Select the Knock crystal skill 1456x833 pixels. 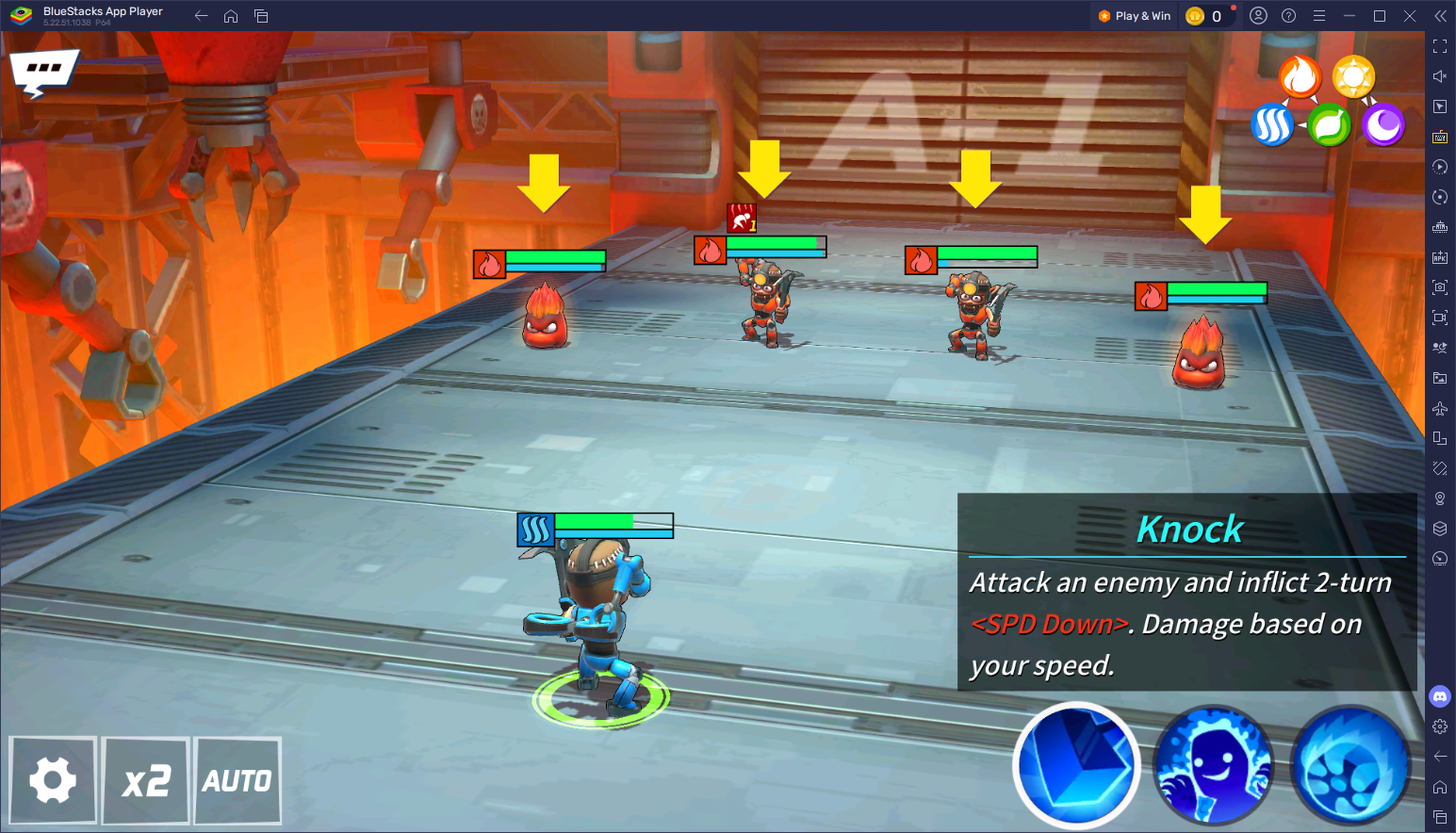pos(1076,765)
